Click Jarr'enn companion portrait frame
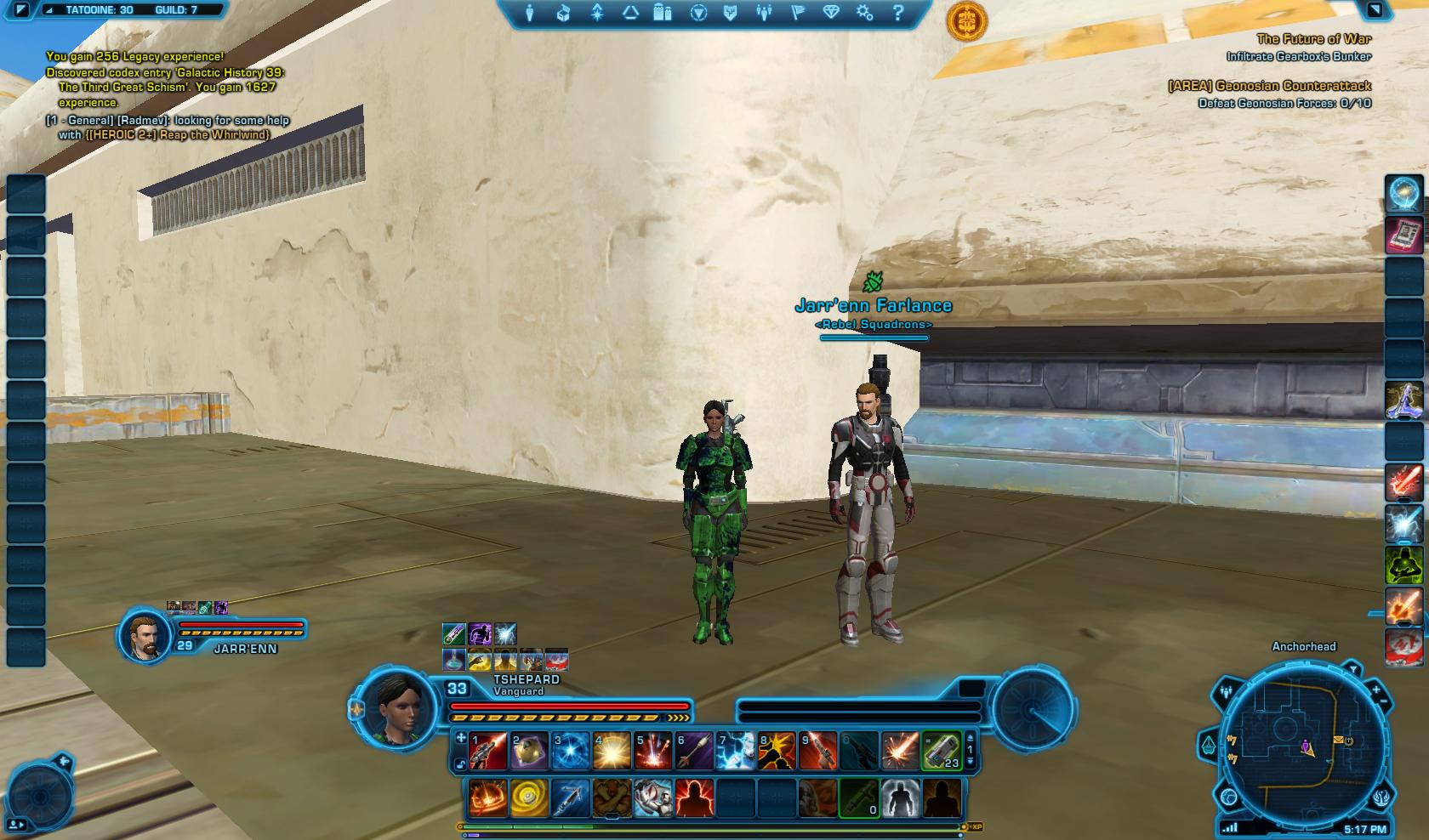The width and height of the screenshot is (1429, 840). point(143,635)
